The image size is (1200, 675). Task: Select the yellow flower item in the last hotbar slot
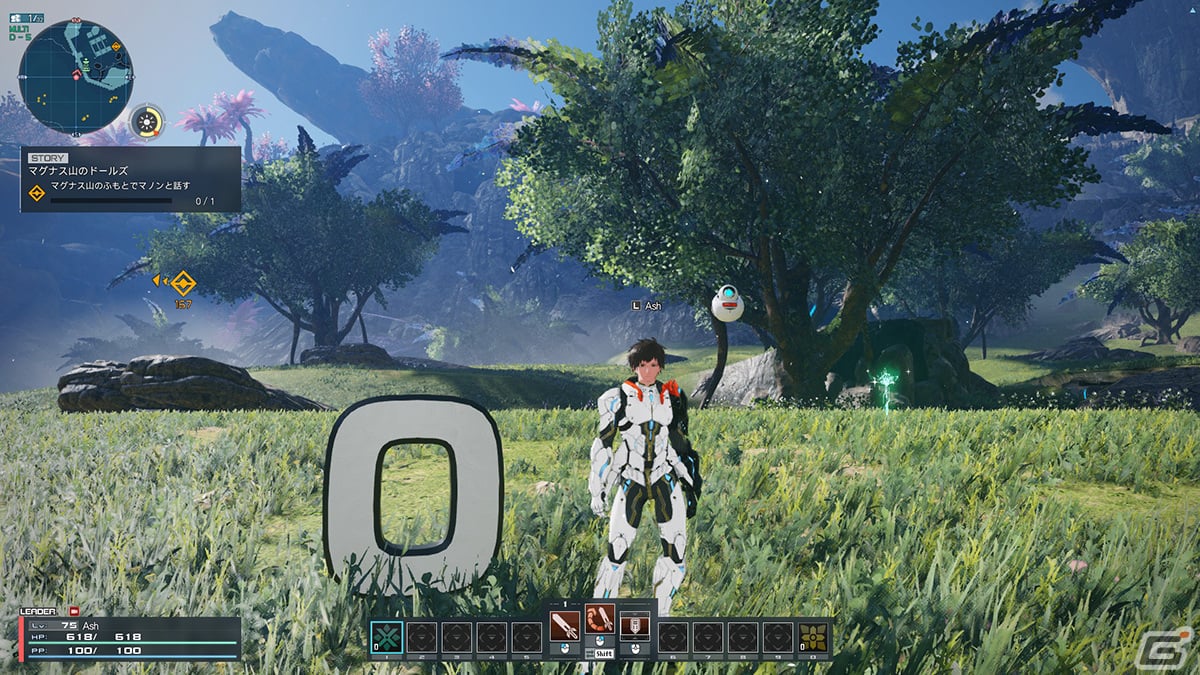[x=813, y=637]
